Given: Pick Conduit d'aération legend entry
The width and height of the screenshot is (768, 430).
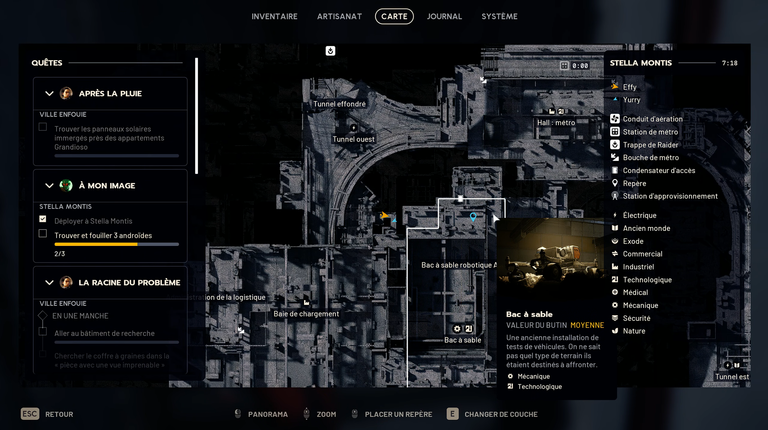Looking at the screenshot, I should (x=652, y=119).
